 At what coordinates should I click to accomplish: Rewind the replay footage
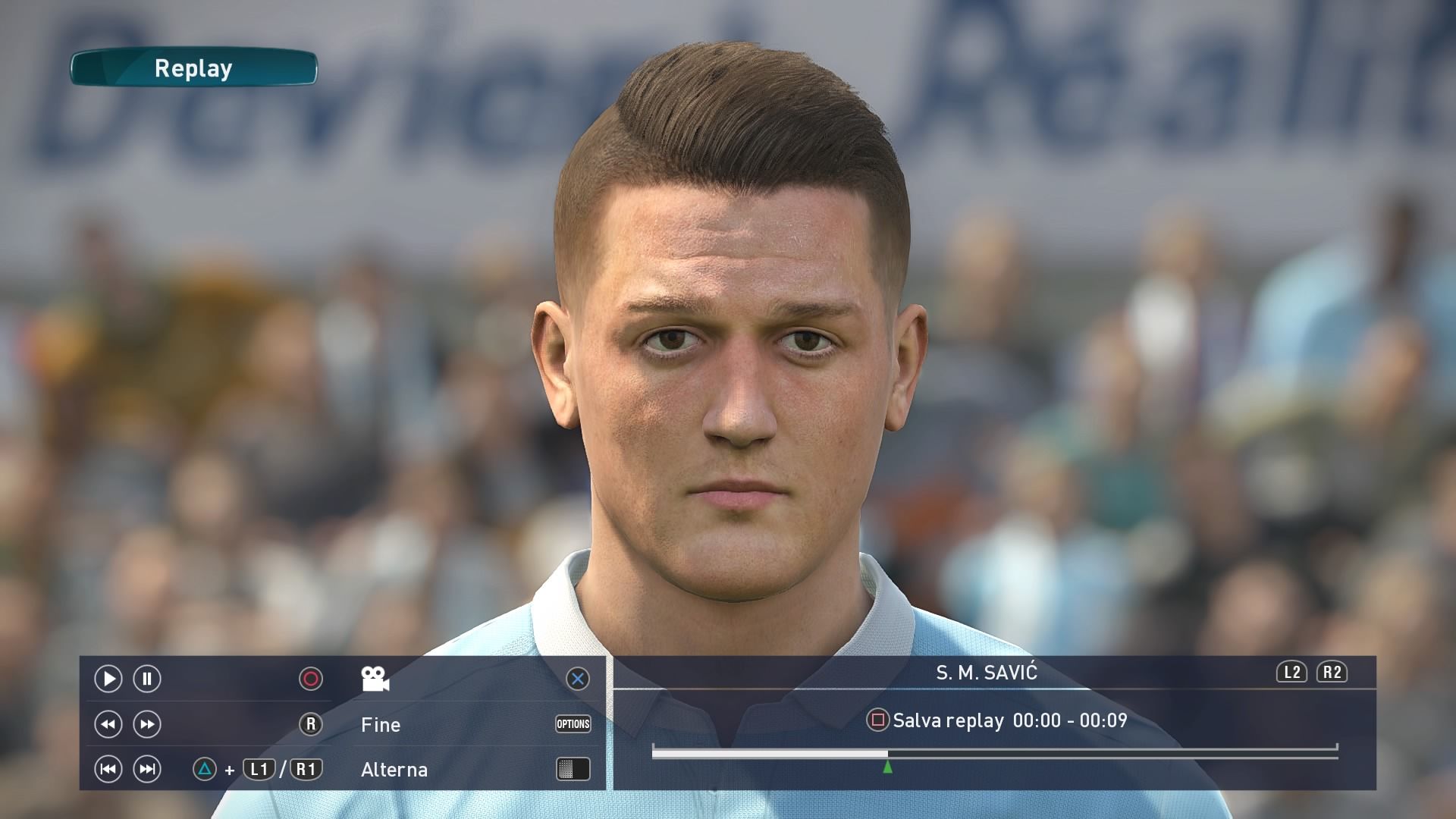click(x=108, y=724)
